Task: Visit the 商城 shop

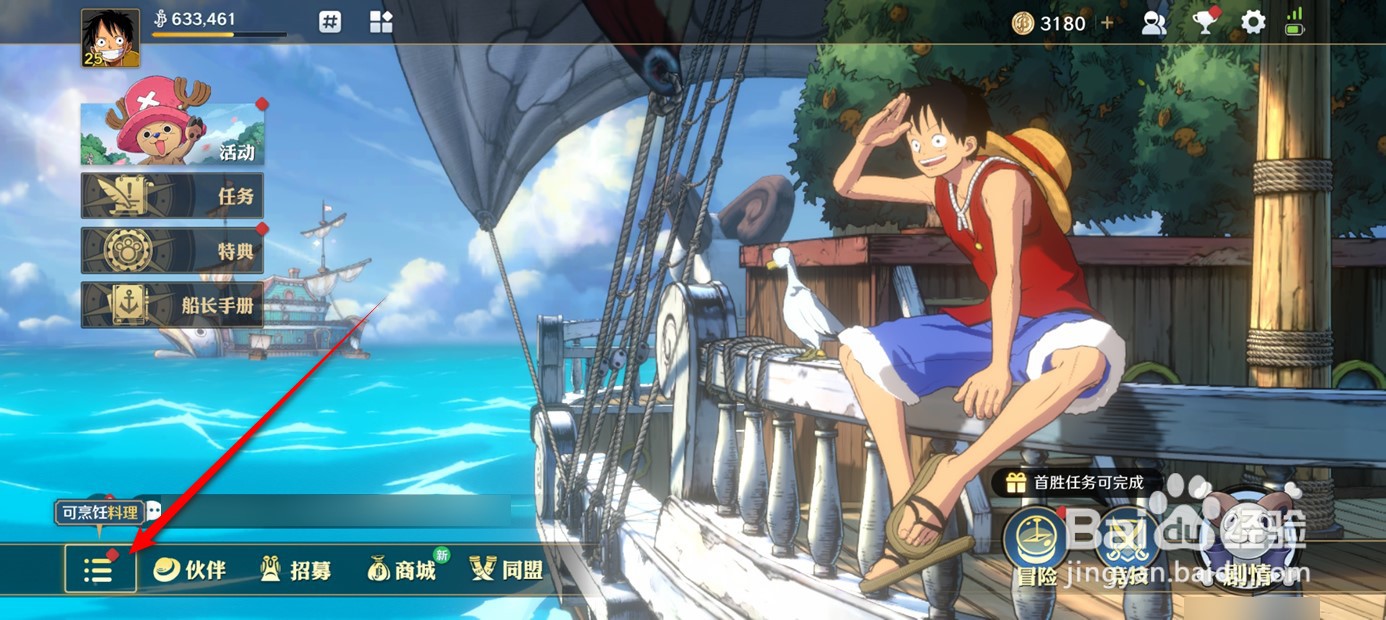Action: point(402,570)
